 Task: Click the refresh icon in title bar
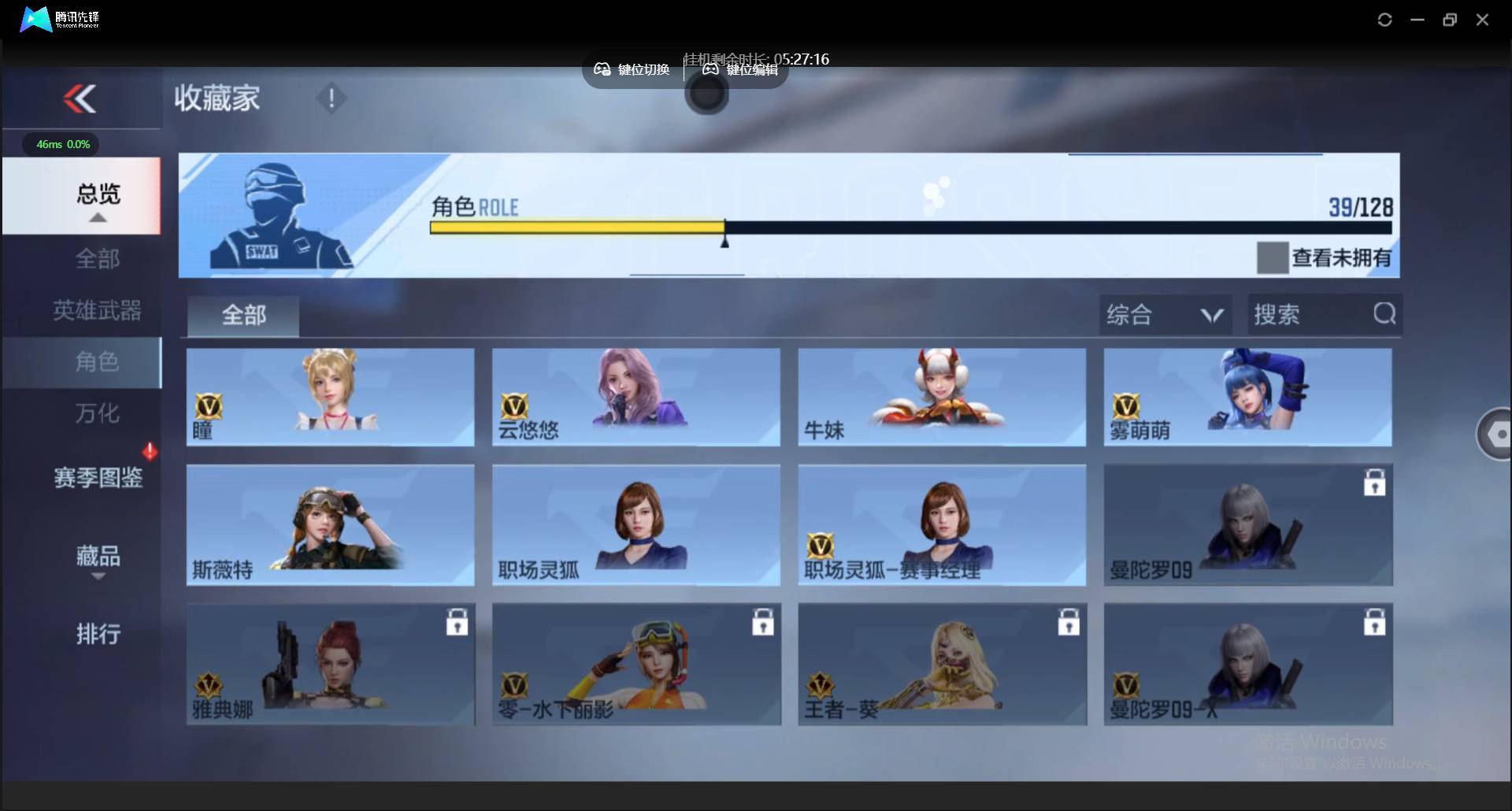tap(1385, 19)
